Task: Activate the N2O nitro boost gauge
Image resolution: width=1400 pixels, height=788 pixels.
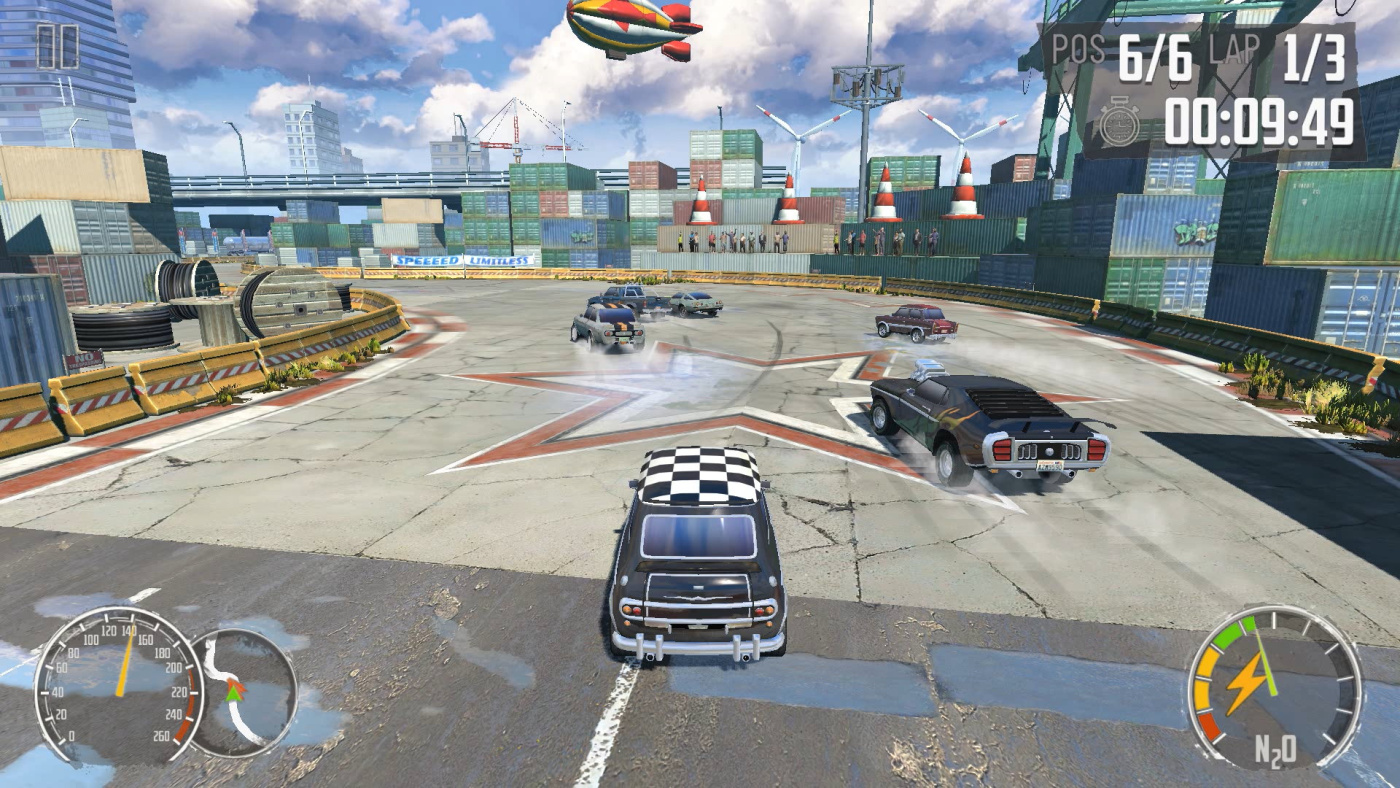Action: click(1273, 687)
